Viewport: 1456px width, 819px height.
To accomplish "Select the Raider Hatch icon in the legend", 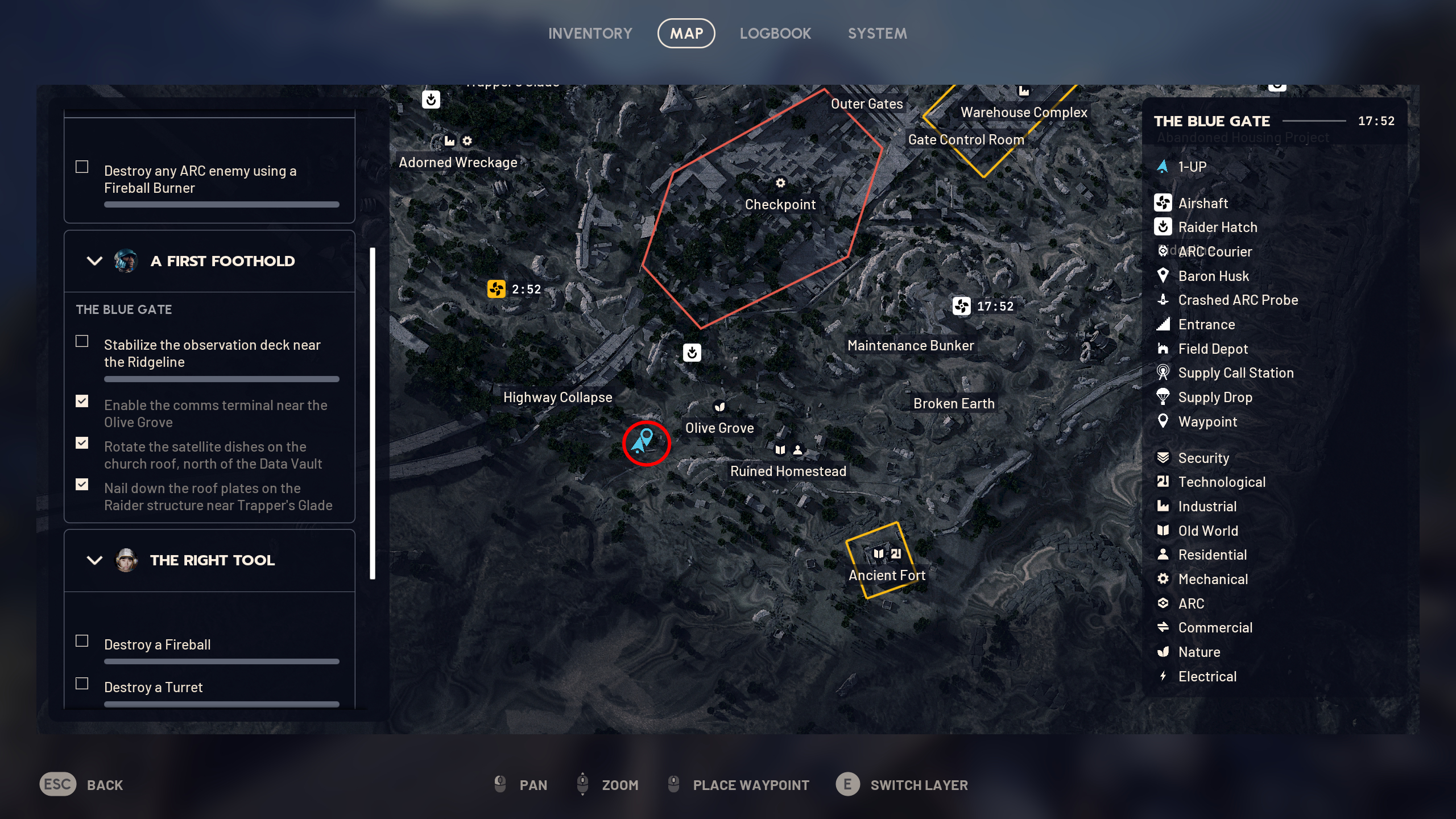I will point(1163,227).
